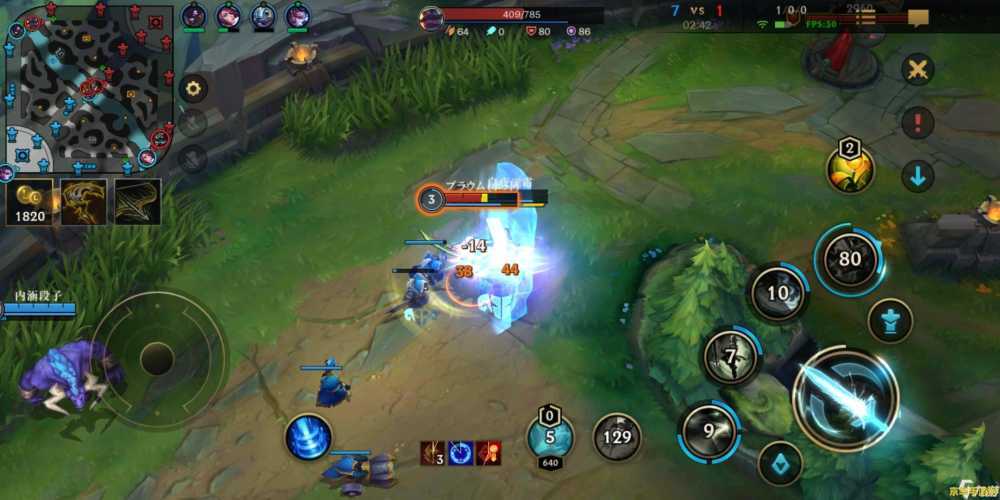Tap the minion-target button below the attack button
1000x500 pixels.
point(780,463)
